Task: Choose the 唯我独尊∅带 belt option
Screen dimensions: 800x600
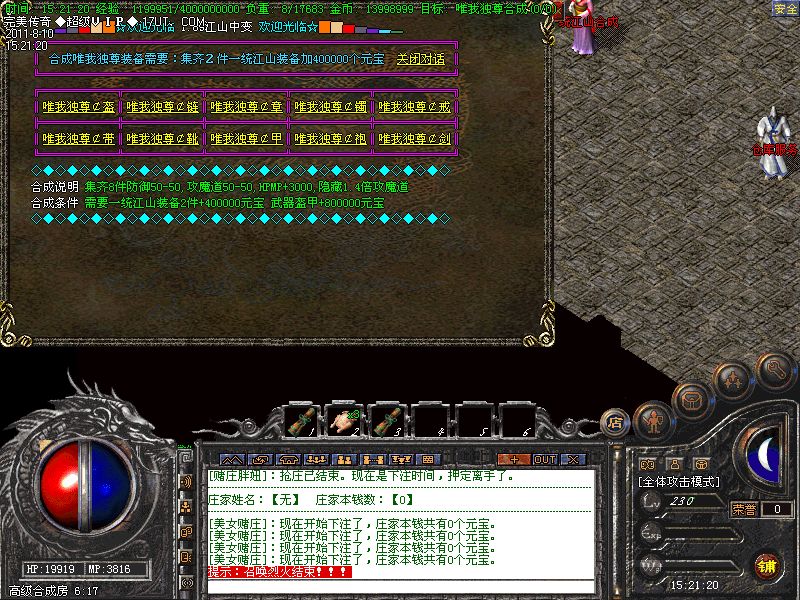Action: [79, 139]
